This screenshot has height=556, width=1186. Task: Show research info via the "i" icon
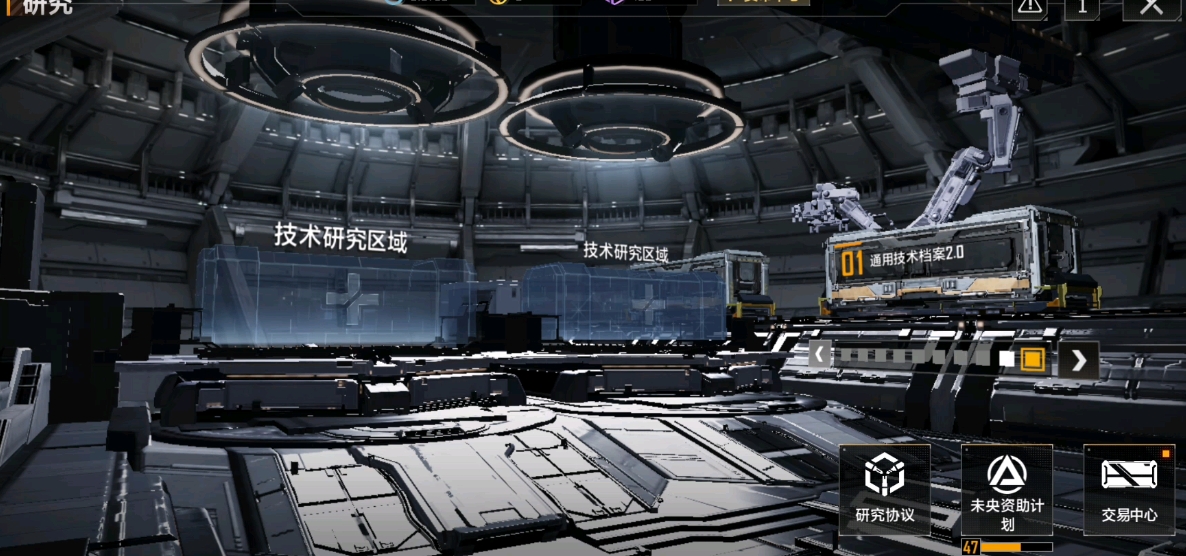[x=1081, y=7]
